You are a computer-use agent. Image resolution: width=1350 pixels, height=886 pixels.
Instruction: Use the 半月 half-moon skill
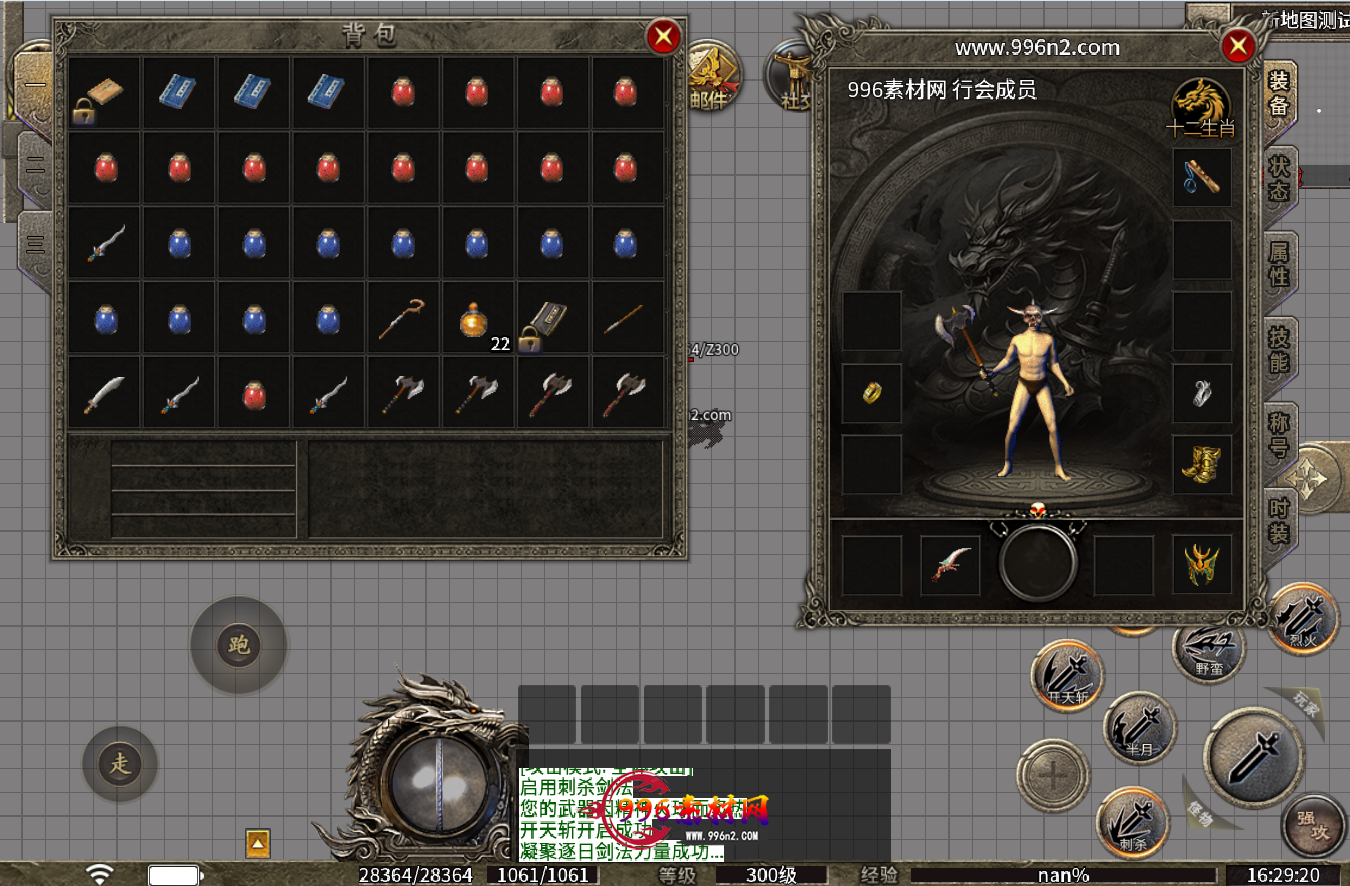pos(1140,727)
